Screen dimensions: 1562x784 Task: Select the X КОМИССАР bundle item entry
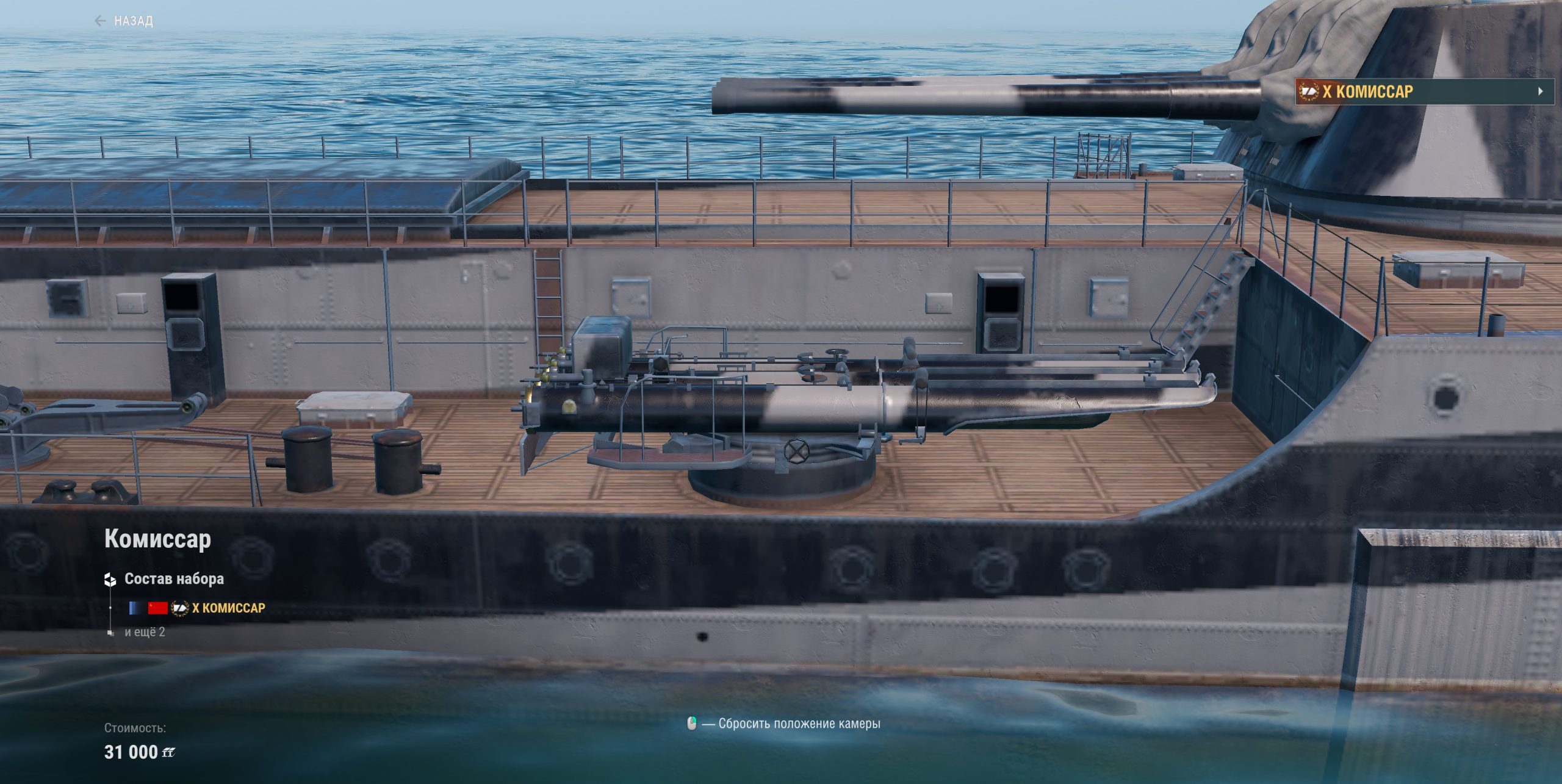[228, 608]
